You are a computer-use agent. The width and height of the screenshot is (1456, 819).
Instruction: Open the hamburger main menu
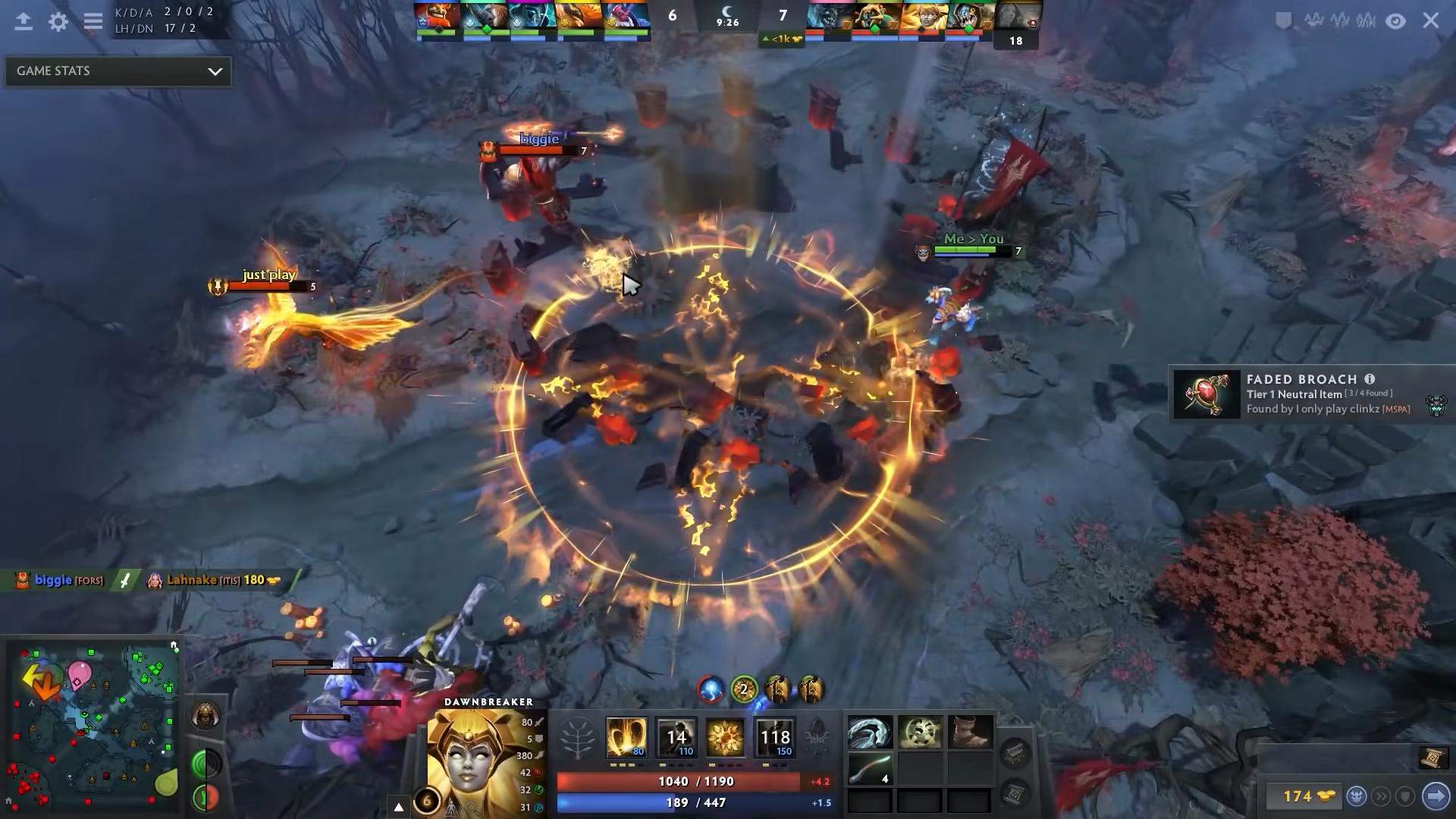(93, 22)
